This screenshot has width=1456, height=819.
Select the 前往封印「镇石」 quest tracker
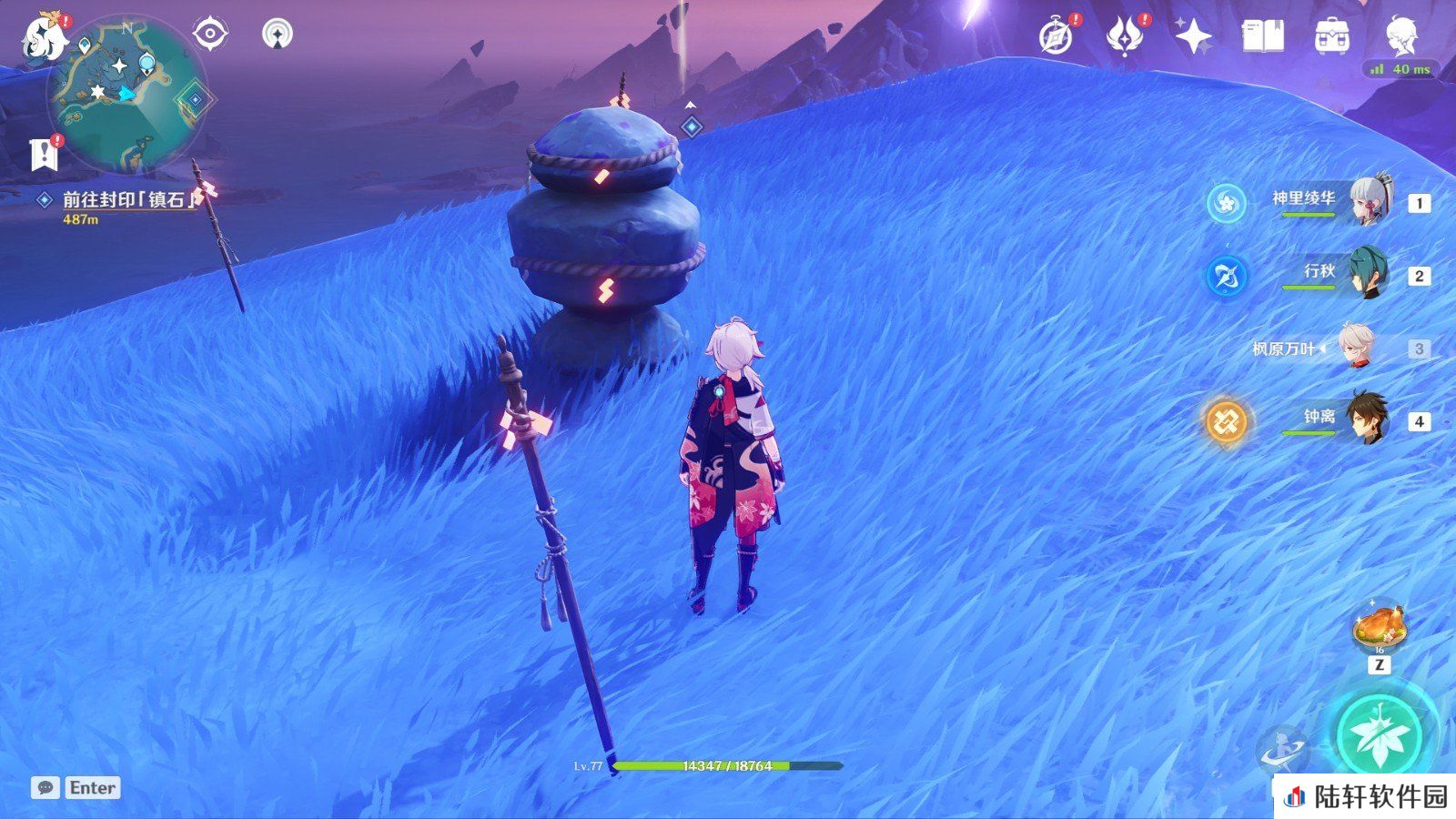tap(127, 199)
